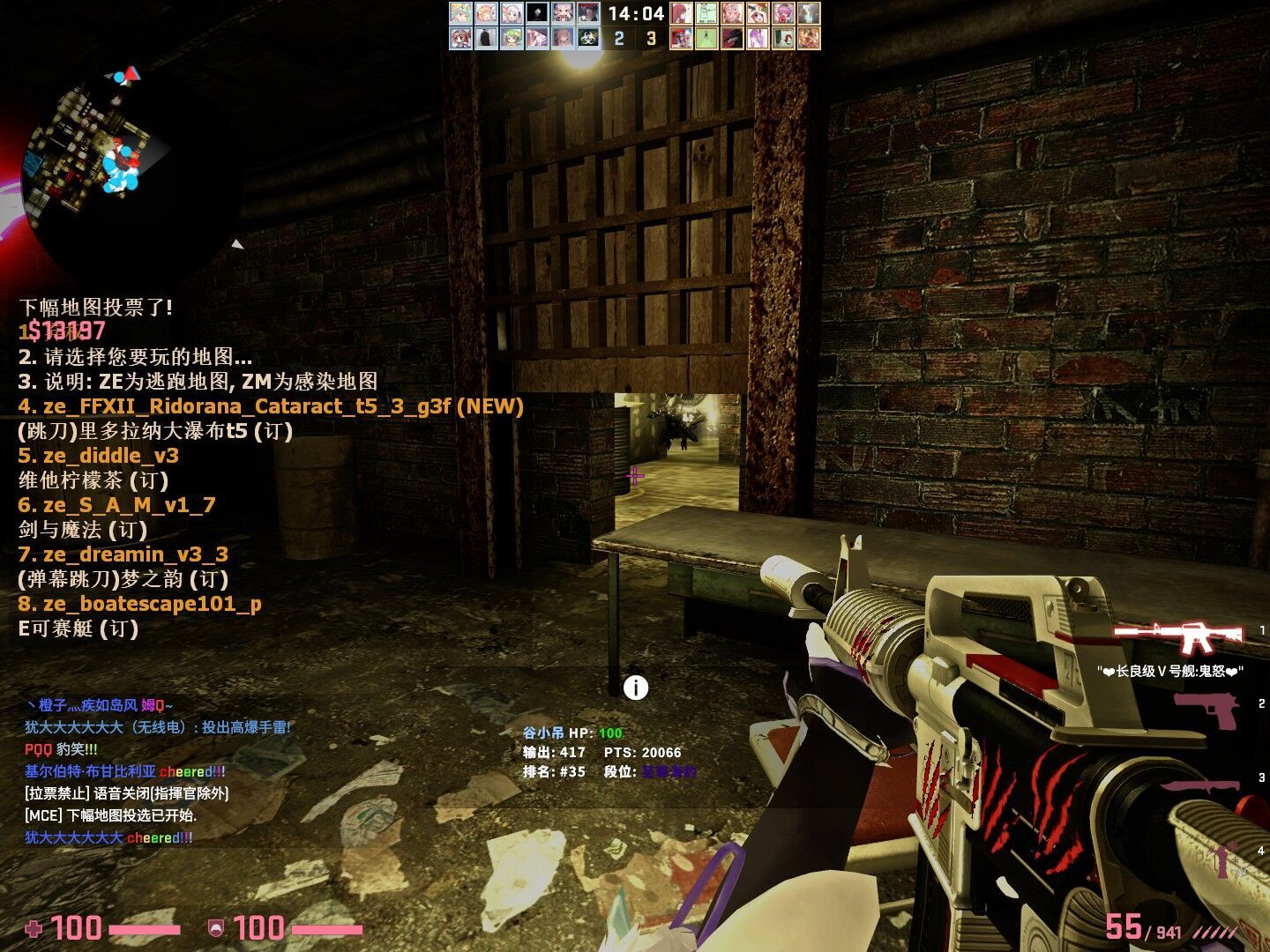Viewport: 1270px width, 952px height.
Task: Vote for the ze_boatescape101_p map
Action: point(140,604)
